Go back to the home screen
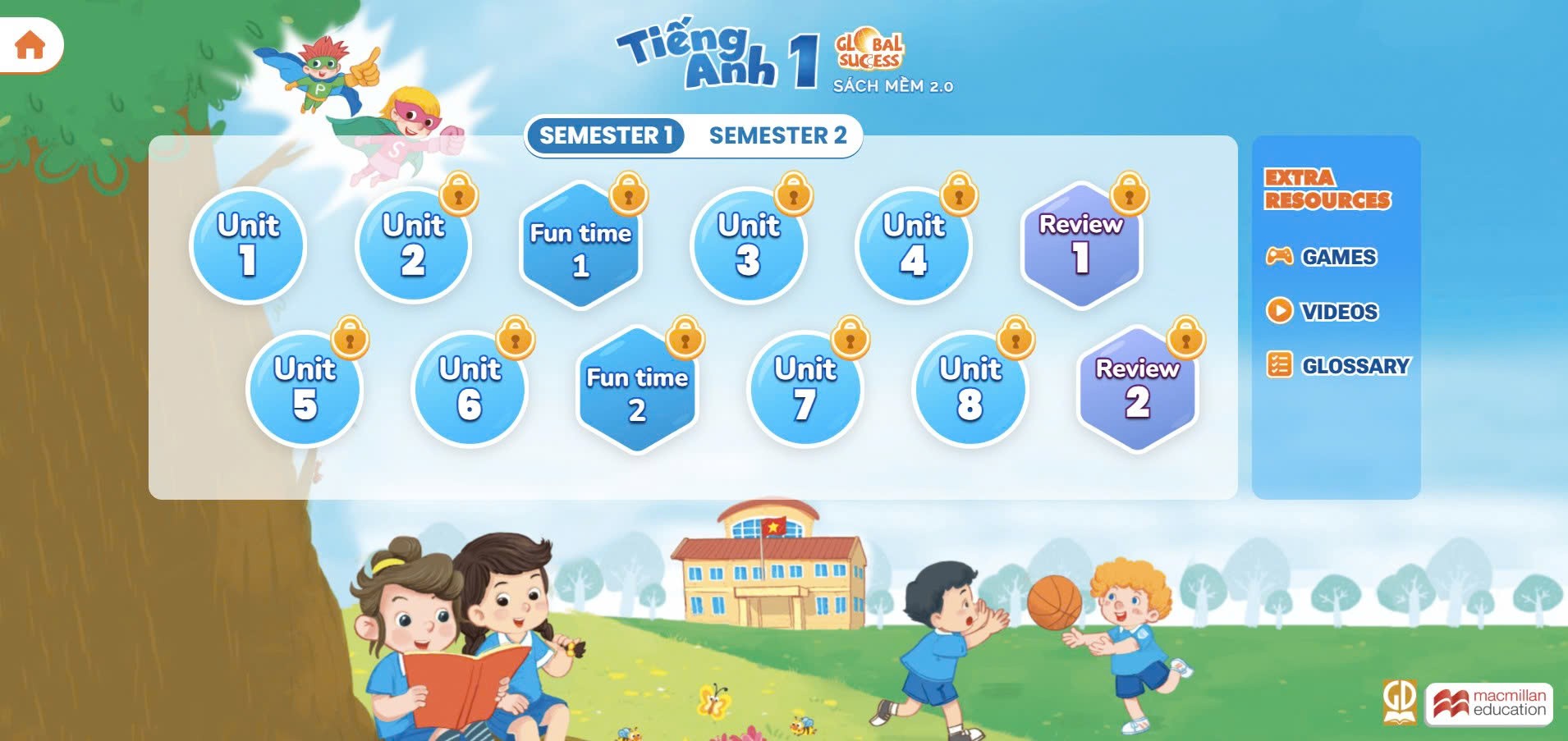Image resolution: width=1568 pixels, height=741 pixels. pos(30,44)
